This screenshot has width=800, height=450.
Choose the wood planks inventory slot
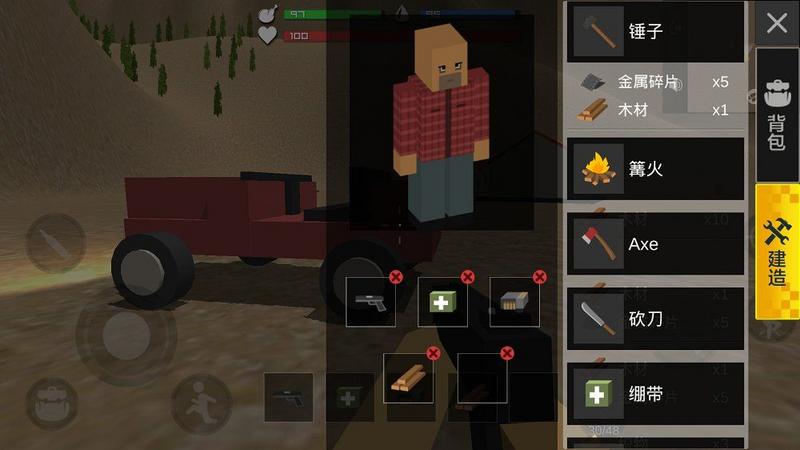408,378
